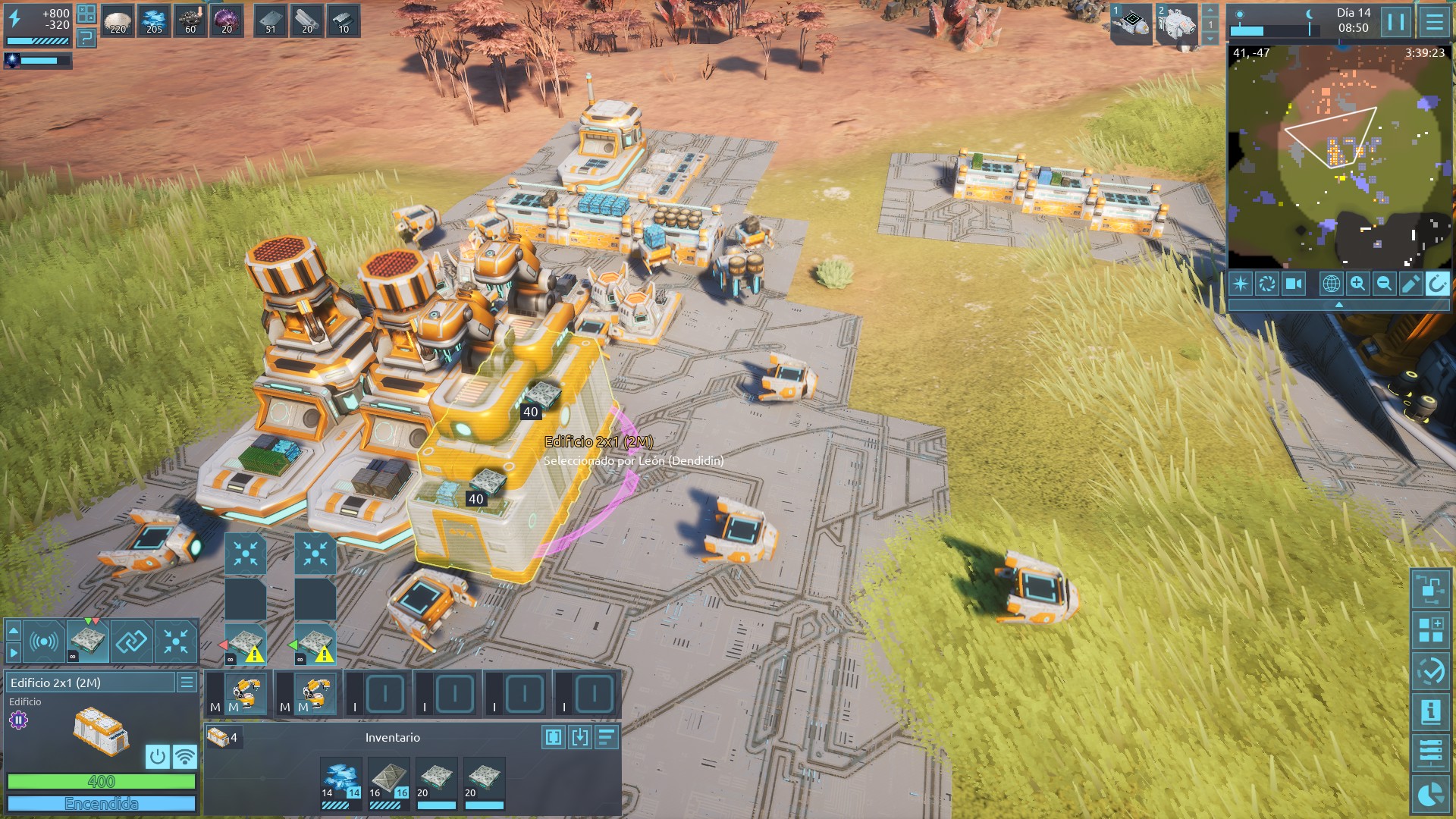Screen dimensions: 1456x819
Task: Open the info book codex
Action: coord(1431,712)
